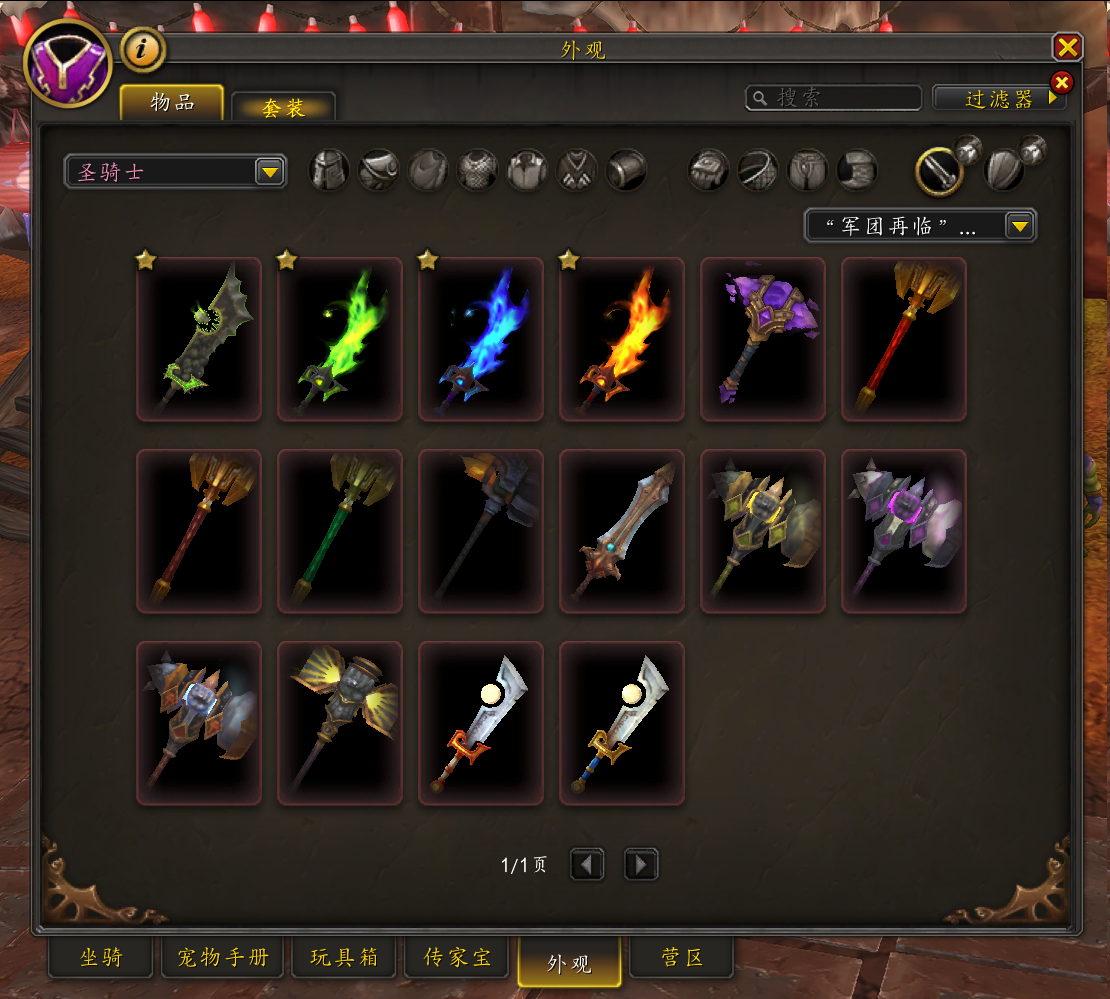Select the 物品 items tab
1110x999 pixels.
pyautogui.click(x=172, y=102)
